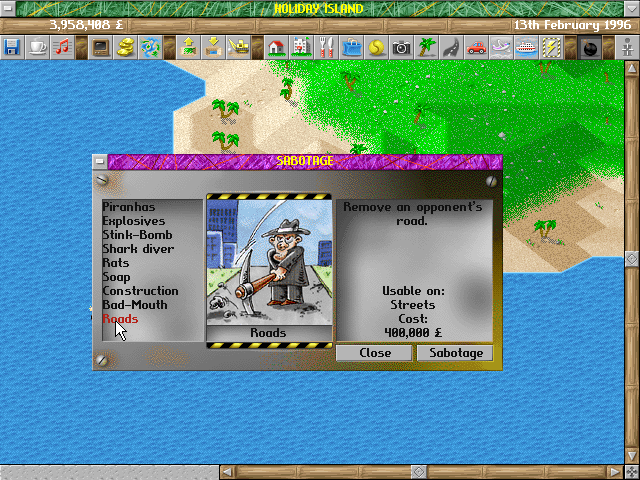Confirm with the Sabotage button
640x480 pixels.
click(x=455, y=353)
